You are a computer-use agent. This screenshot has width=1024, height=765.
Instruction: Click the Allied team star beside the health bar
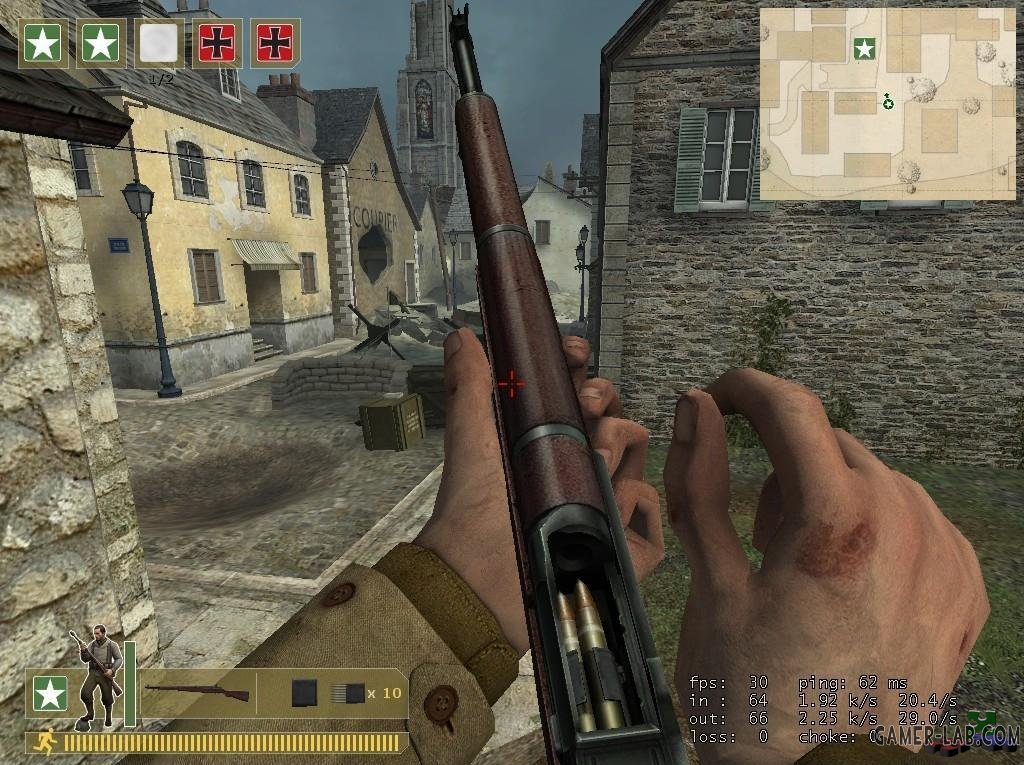[50, 693]
